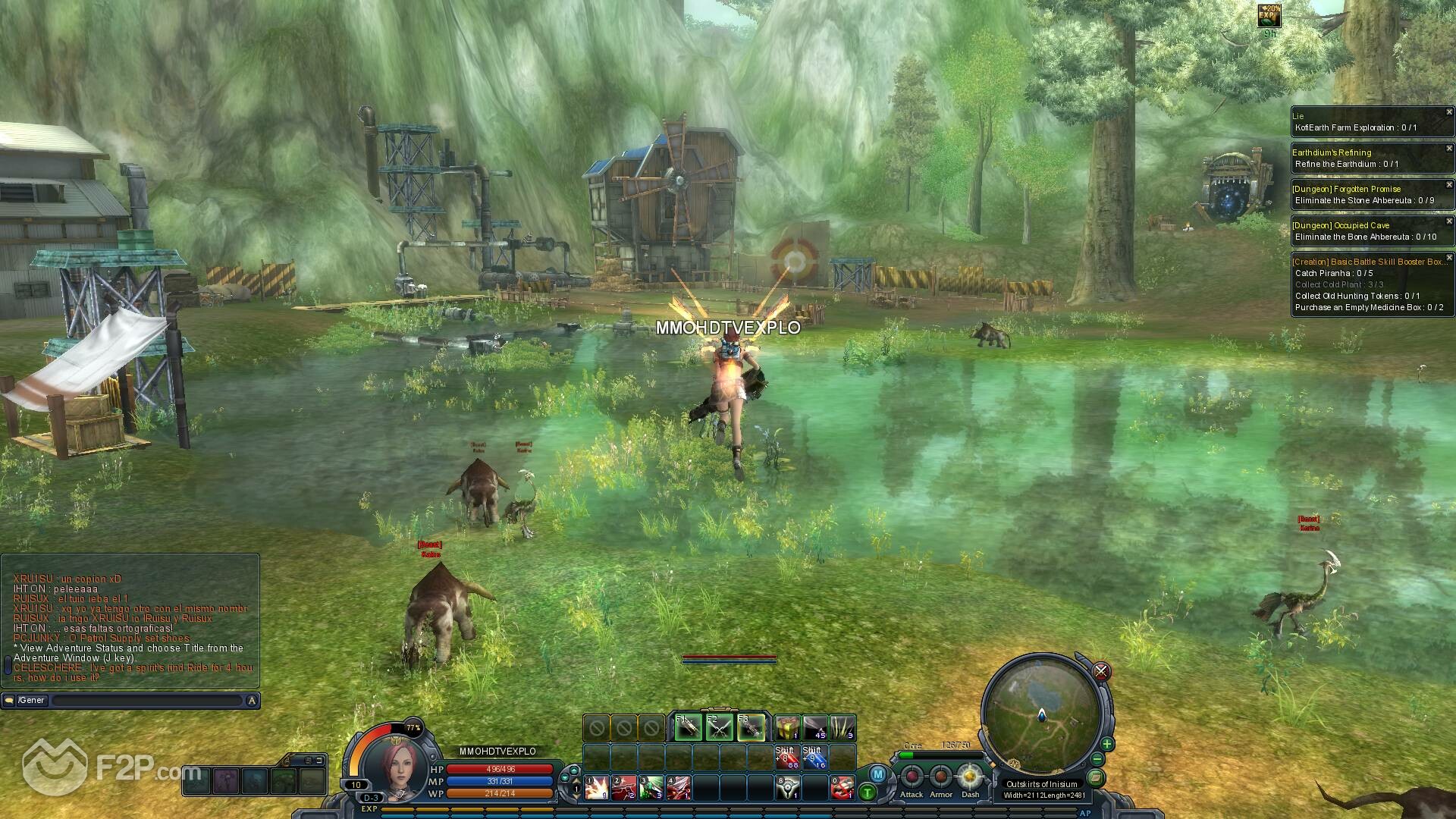Activate the Attack core button

coord(912,778)
